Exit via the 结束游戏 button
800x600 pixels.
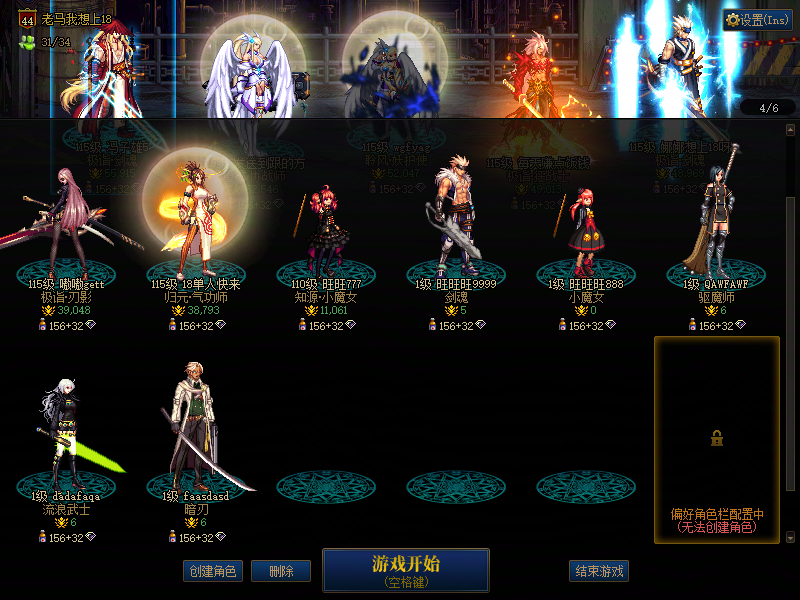coord(599,571)
